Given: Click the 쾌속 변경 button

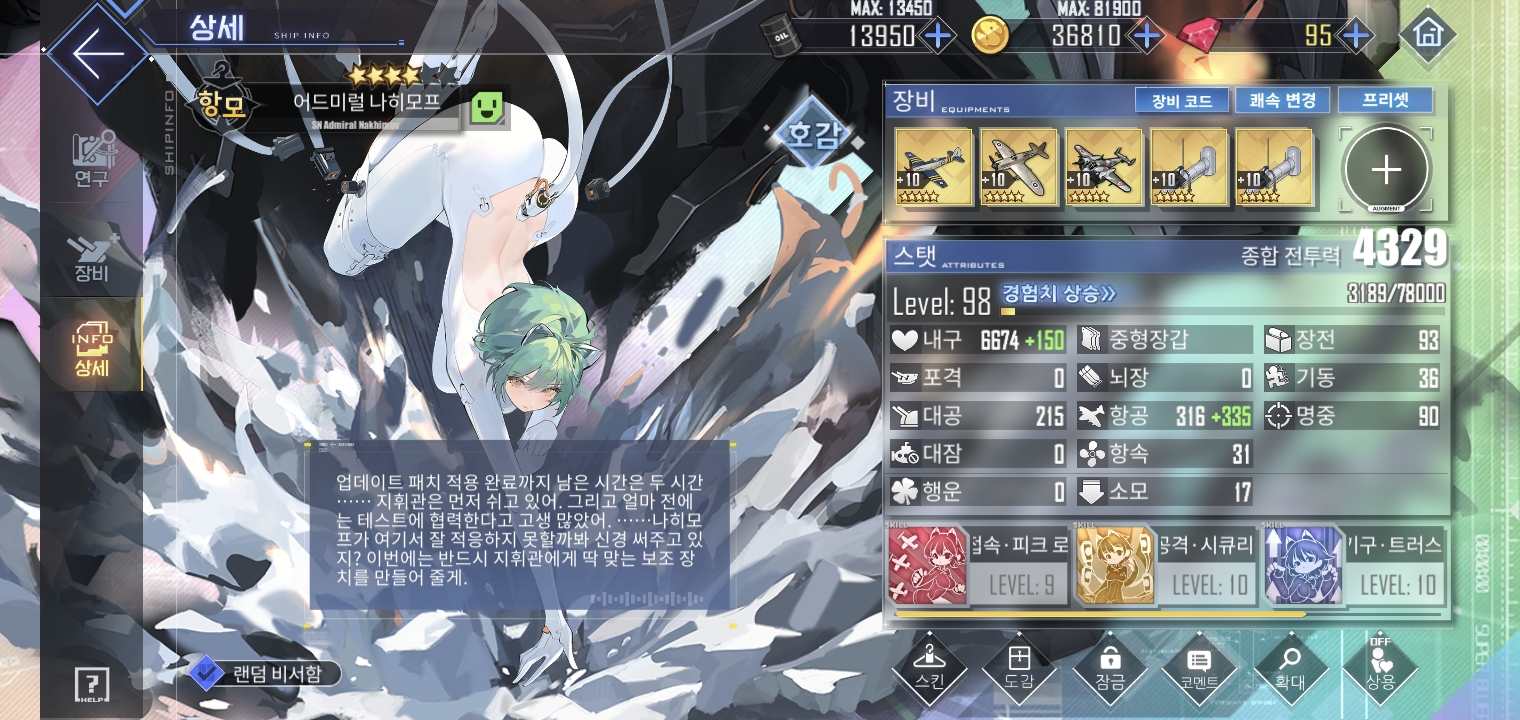Looking at the screenshot, I should [1282, 101].
